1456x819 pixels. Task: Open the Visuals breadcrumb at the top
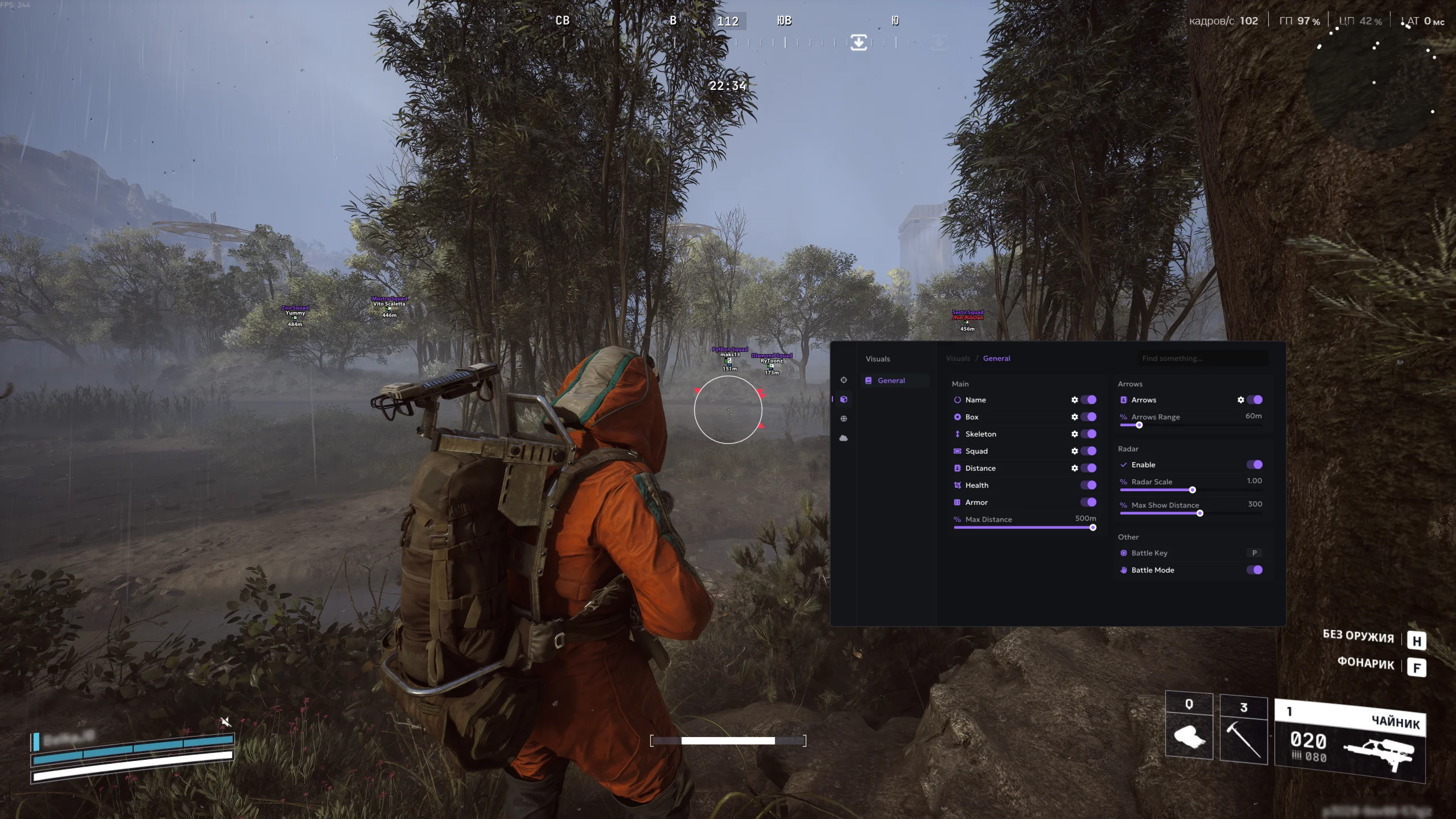tap(958, 358)
